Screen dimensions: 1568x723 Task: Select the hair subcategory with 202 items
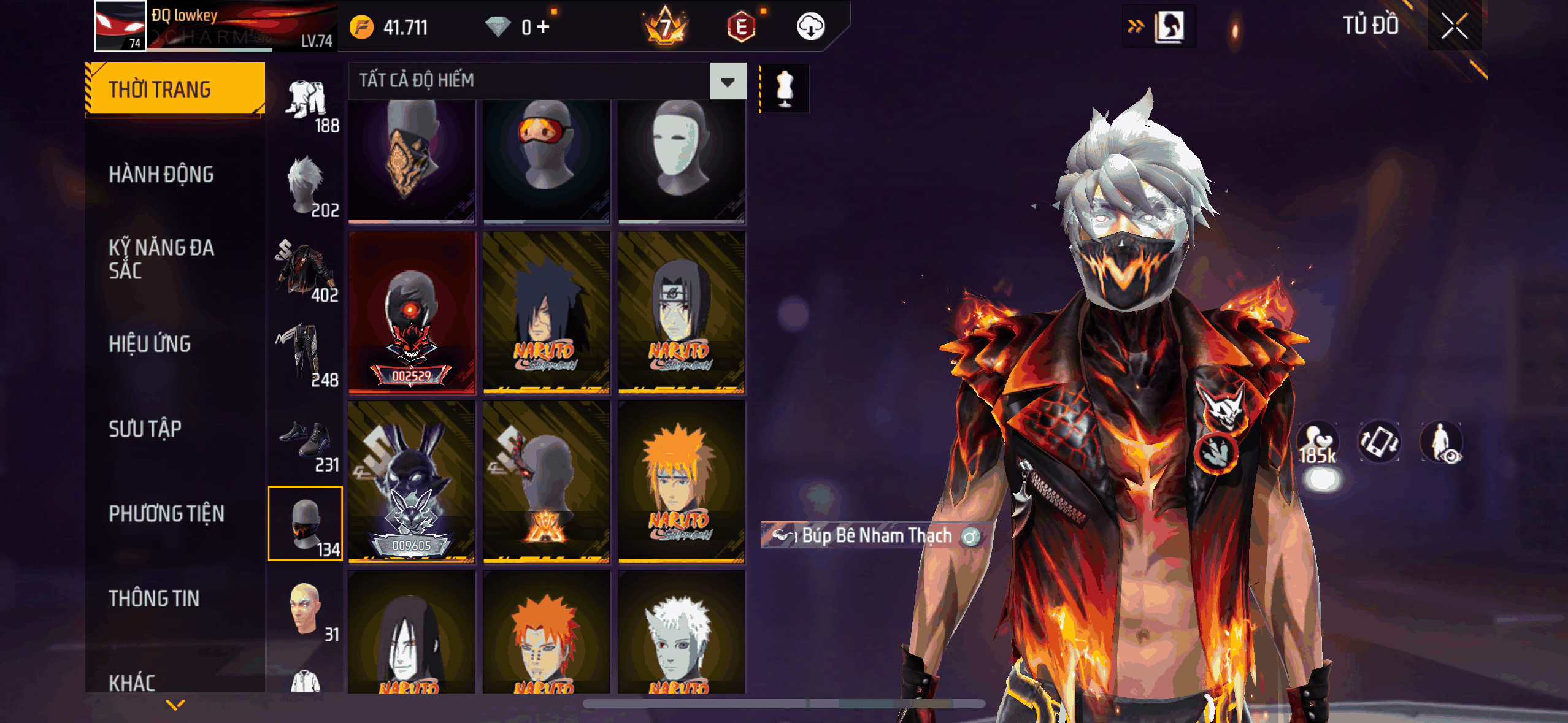click(x=307, y=187)
